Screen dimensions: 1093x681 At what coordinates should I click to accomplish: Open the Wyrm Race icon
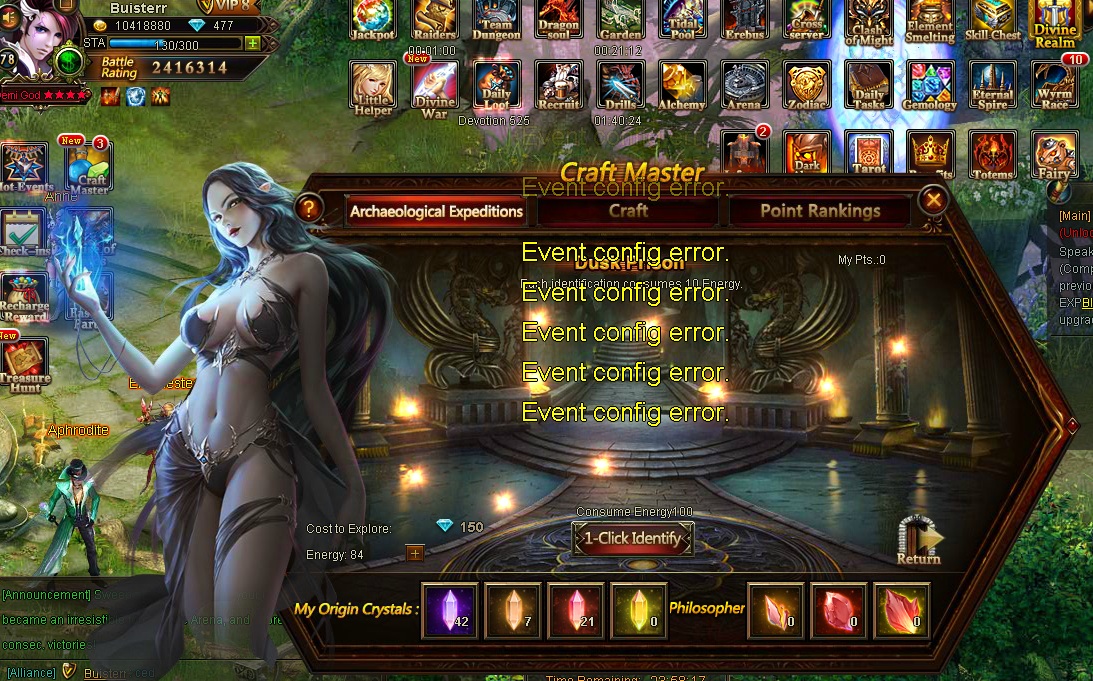1055,86
